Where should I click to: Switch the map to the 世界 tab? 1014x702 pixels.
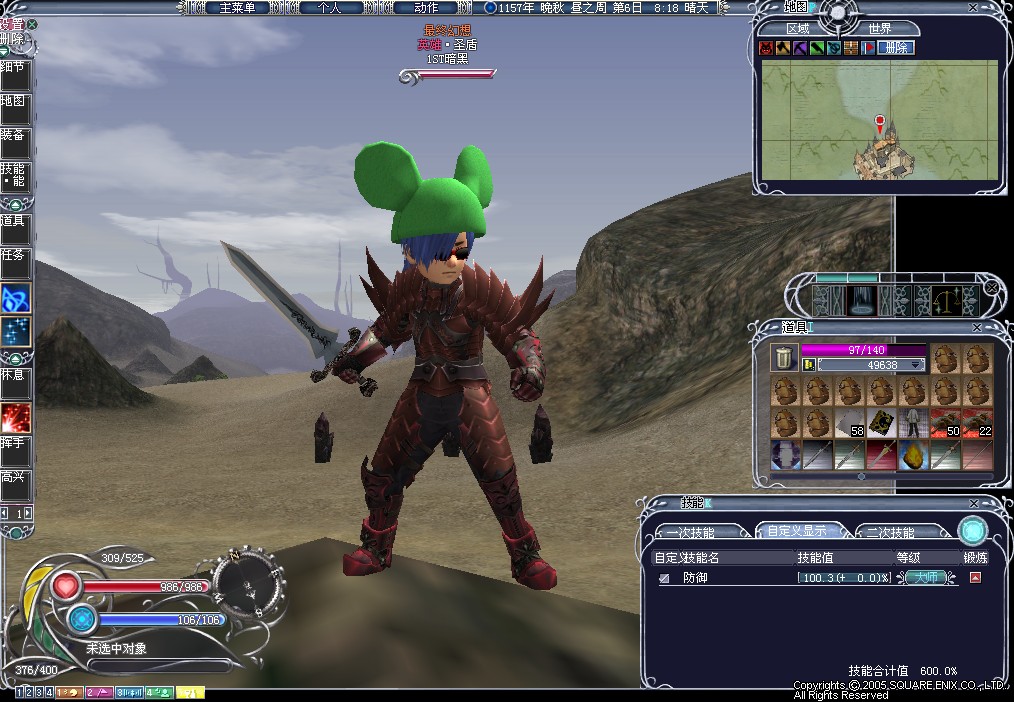880,29
